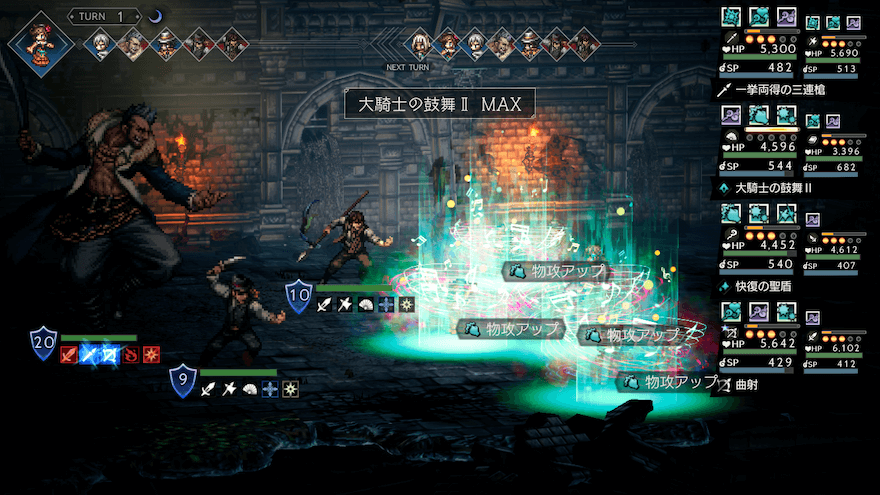This screenshot has height=495, width=880.
Task: Click the fire weakness icon on the boss
Action: [129, 354]
